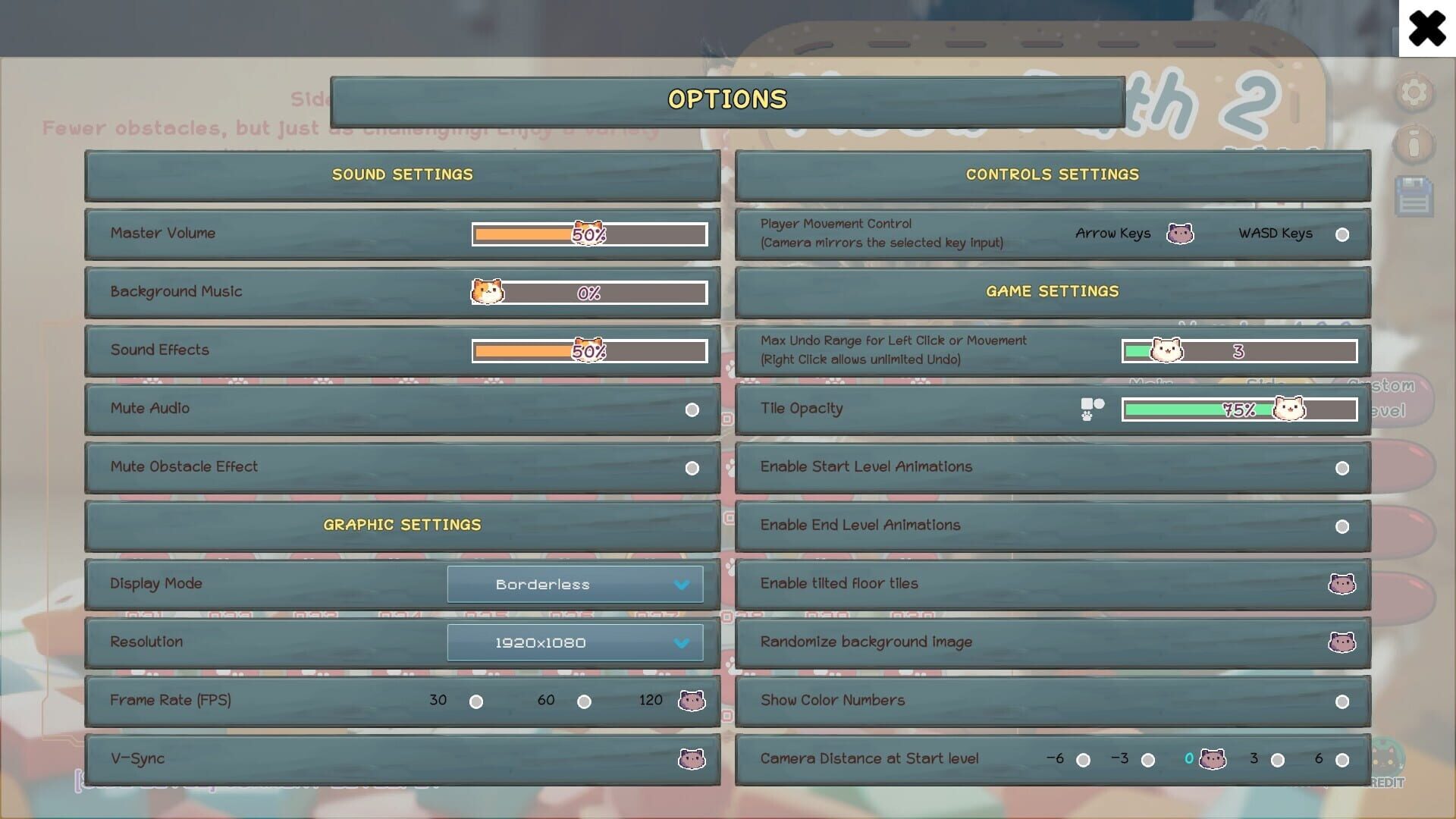1456x819 pixels.
Task: Expand the Resolution dropdown showing 1920x1080
Action: coord(575,642)
